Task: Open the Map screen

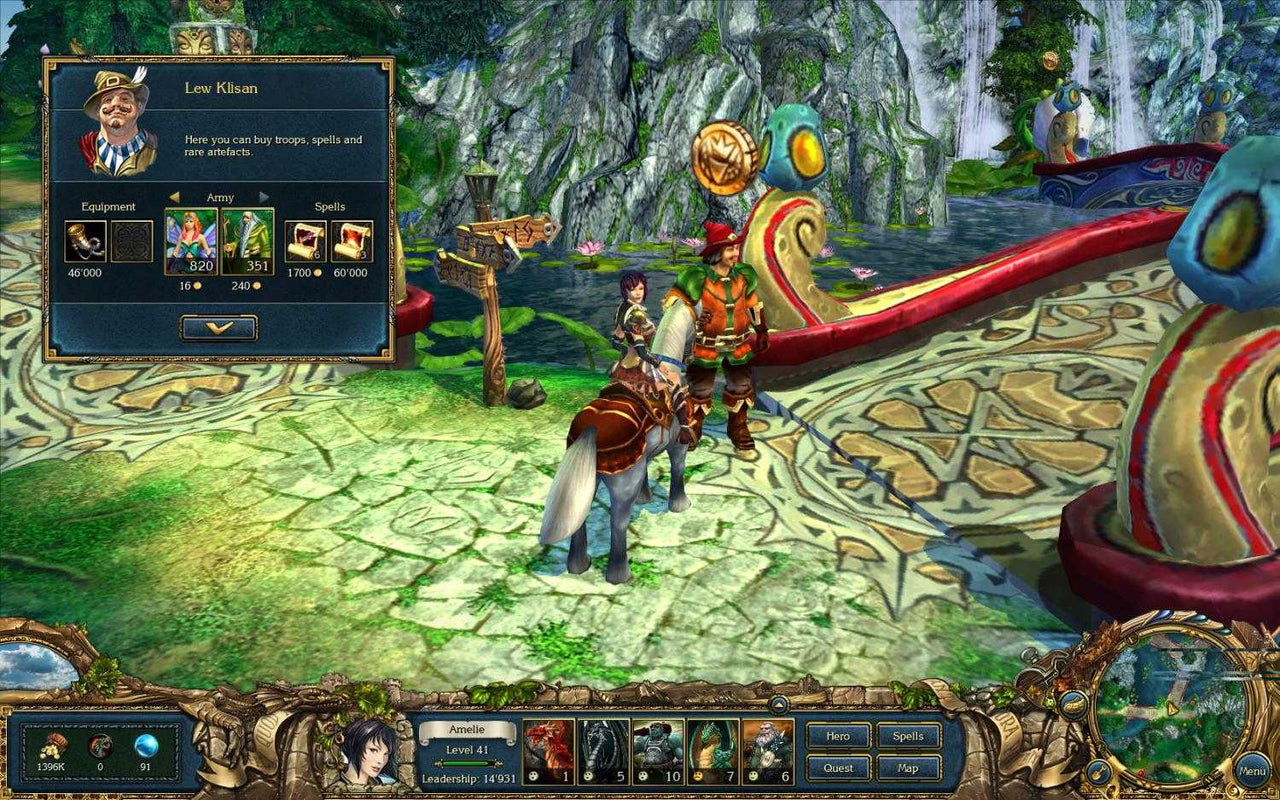Action: pos(908,768)
